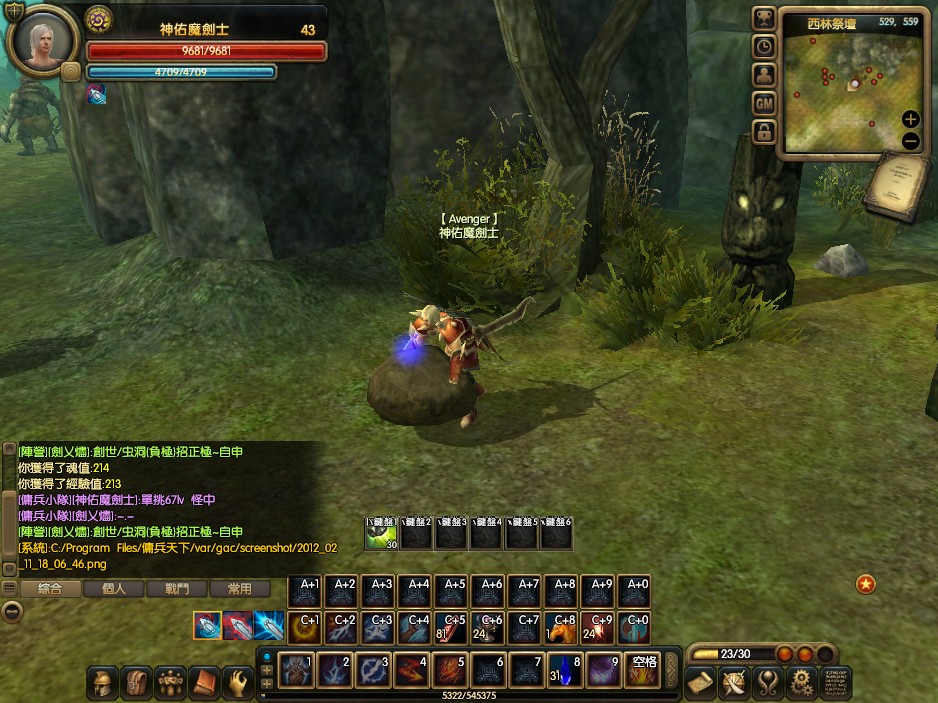Open the GM help button
Image resolution: width=938 pixels, height=703 pixels.
pyautogui.click(x=764, y=103)
